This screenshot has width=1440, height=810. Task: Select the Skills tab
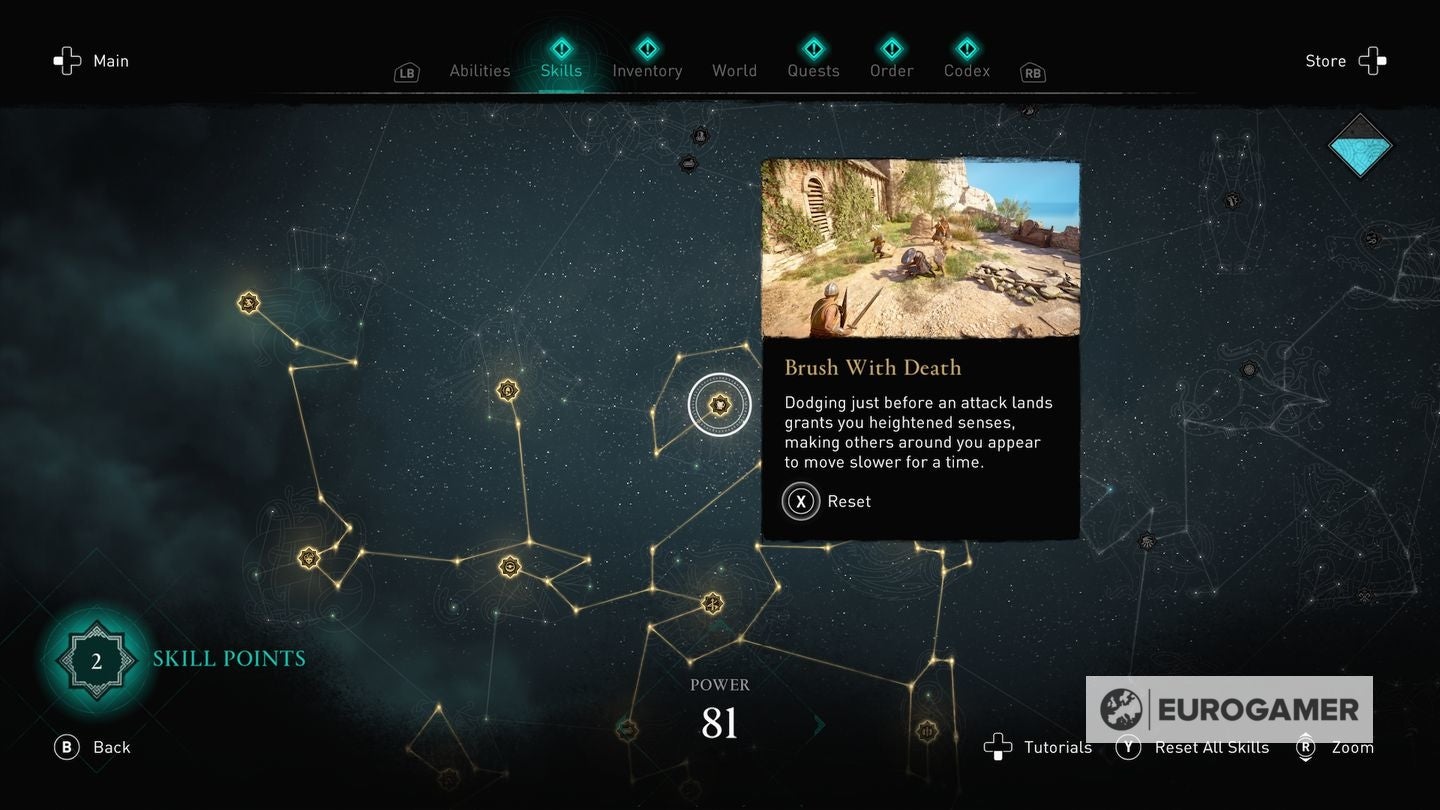561,71
